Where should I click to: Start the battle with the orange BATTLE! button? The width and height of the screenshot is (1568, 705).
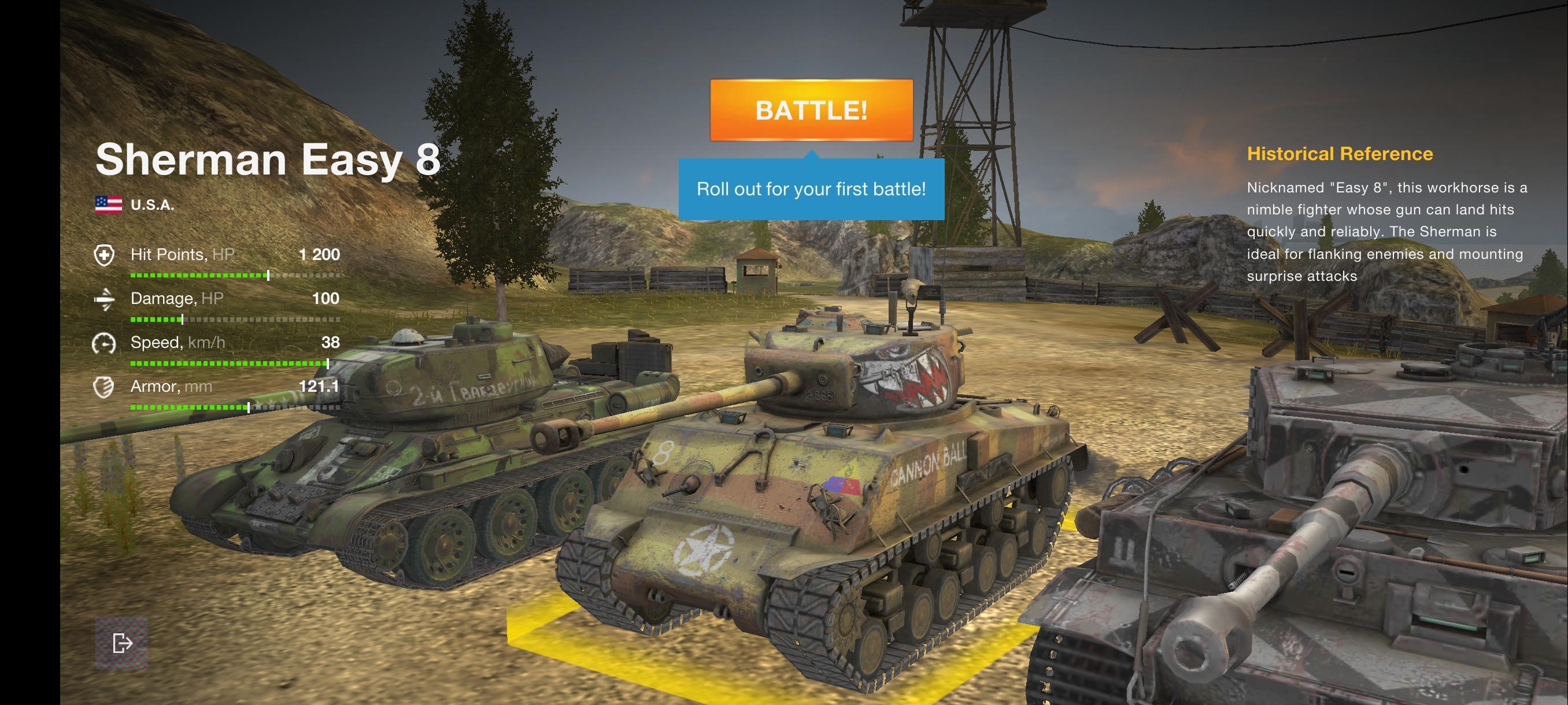pos(811,110)
